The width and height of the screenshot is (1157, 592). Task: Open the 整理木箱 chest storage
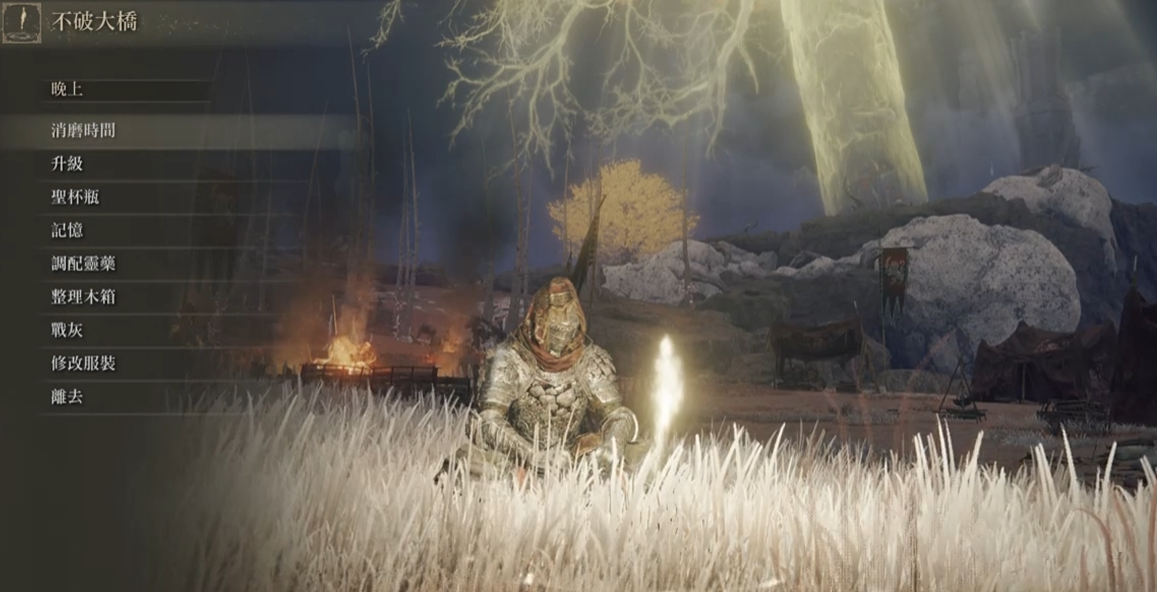click(x=84, y=297)
